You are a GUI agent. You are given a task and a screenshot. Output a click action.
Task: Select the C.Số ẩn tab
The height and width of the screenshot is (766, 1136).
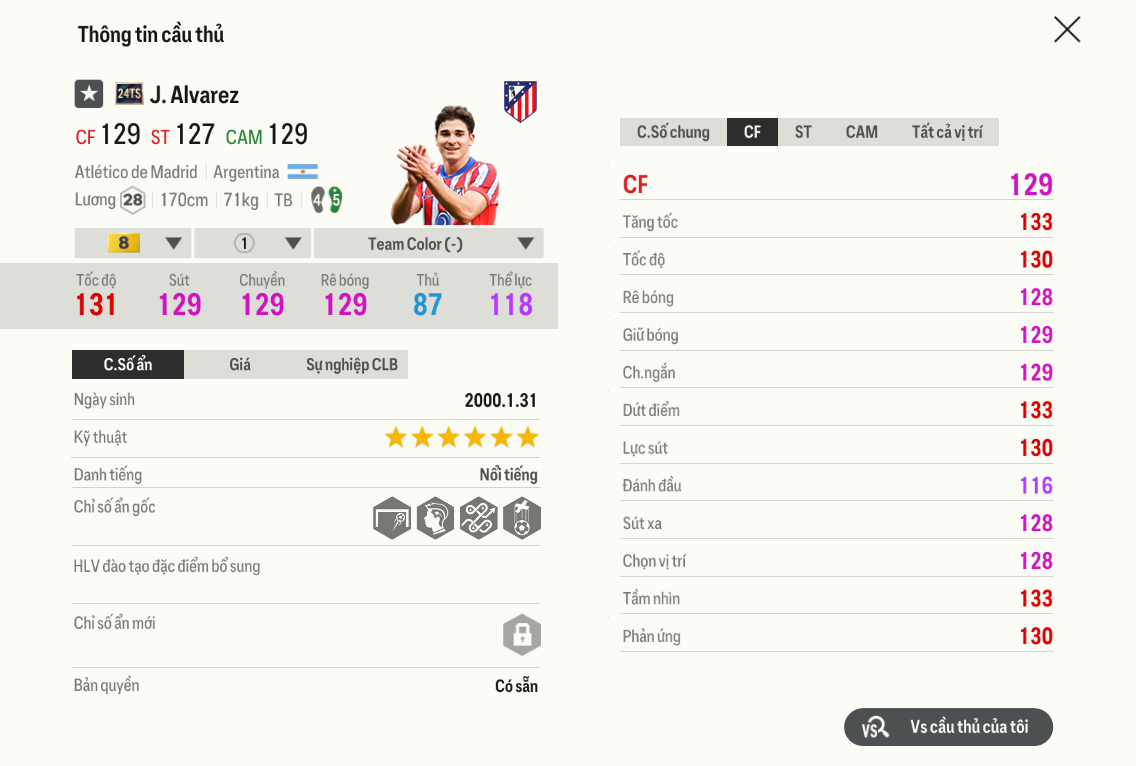tap(128, 365)
